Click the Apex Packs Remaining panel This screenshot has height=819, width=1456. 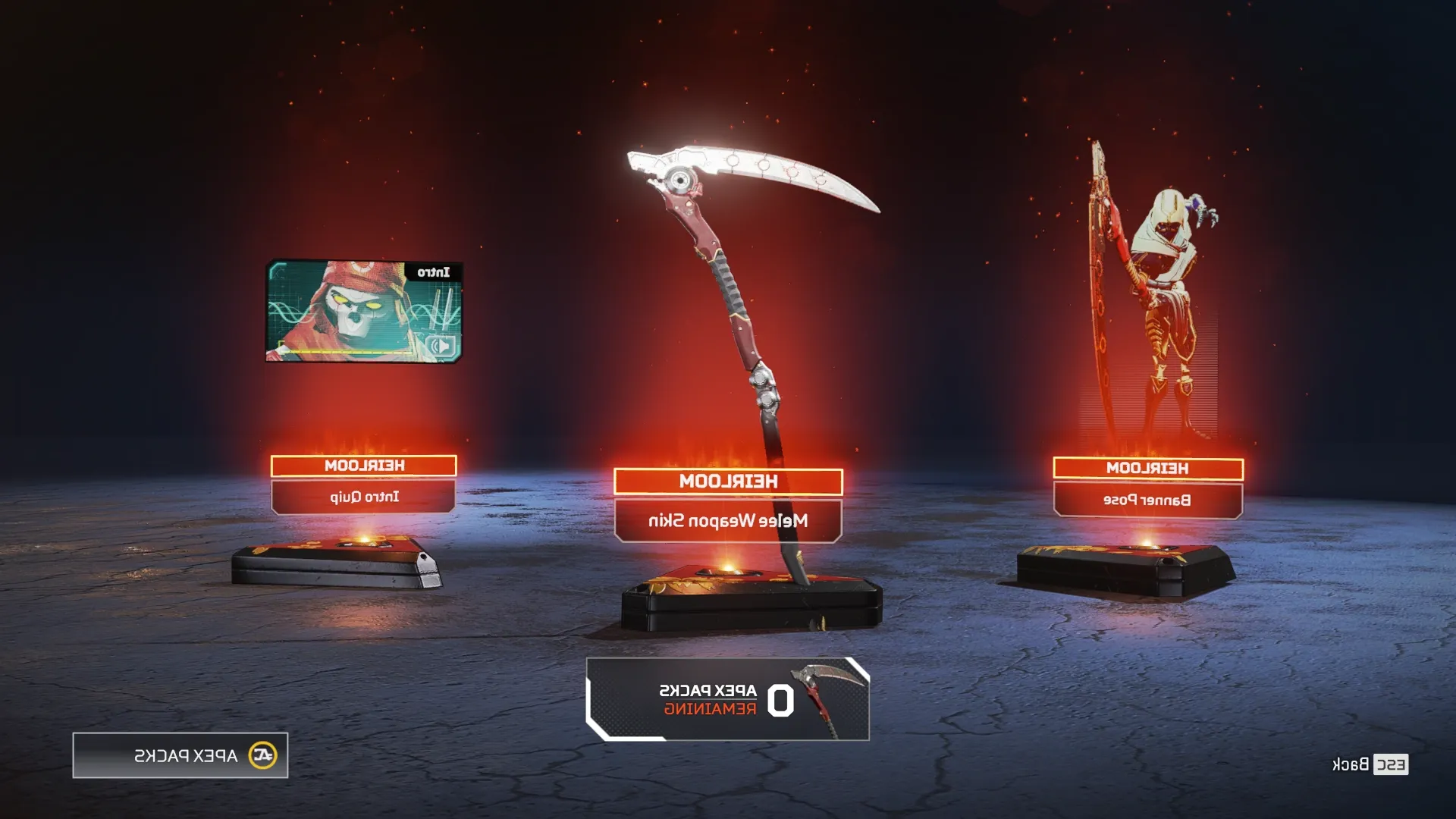728,699
